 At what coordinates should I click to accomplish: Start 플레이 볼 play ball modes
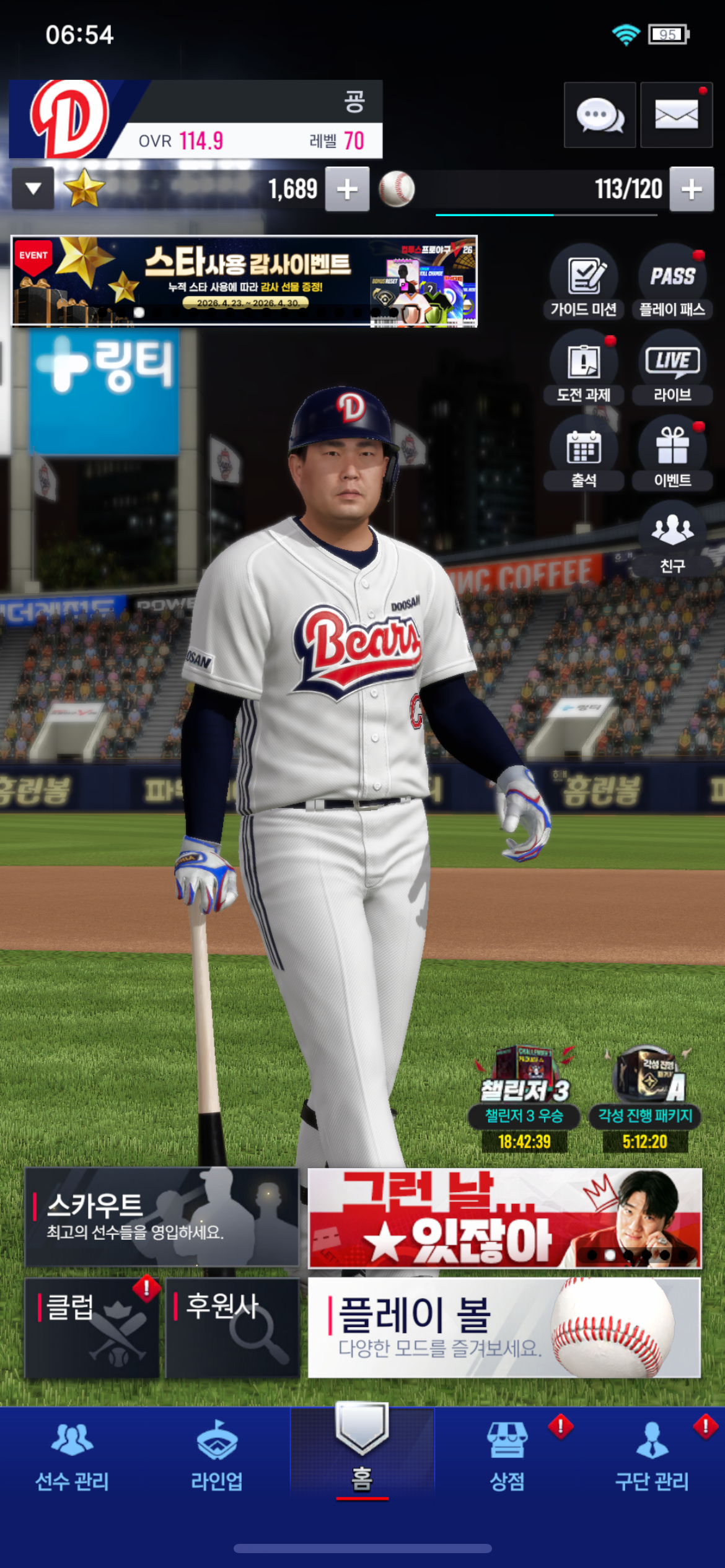504,1328
